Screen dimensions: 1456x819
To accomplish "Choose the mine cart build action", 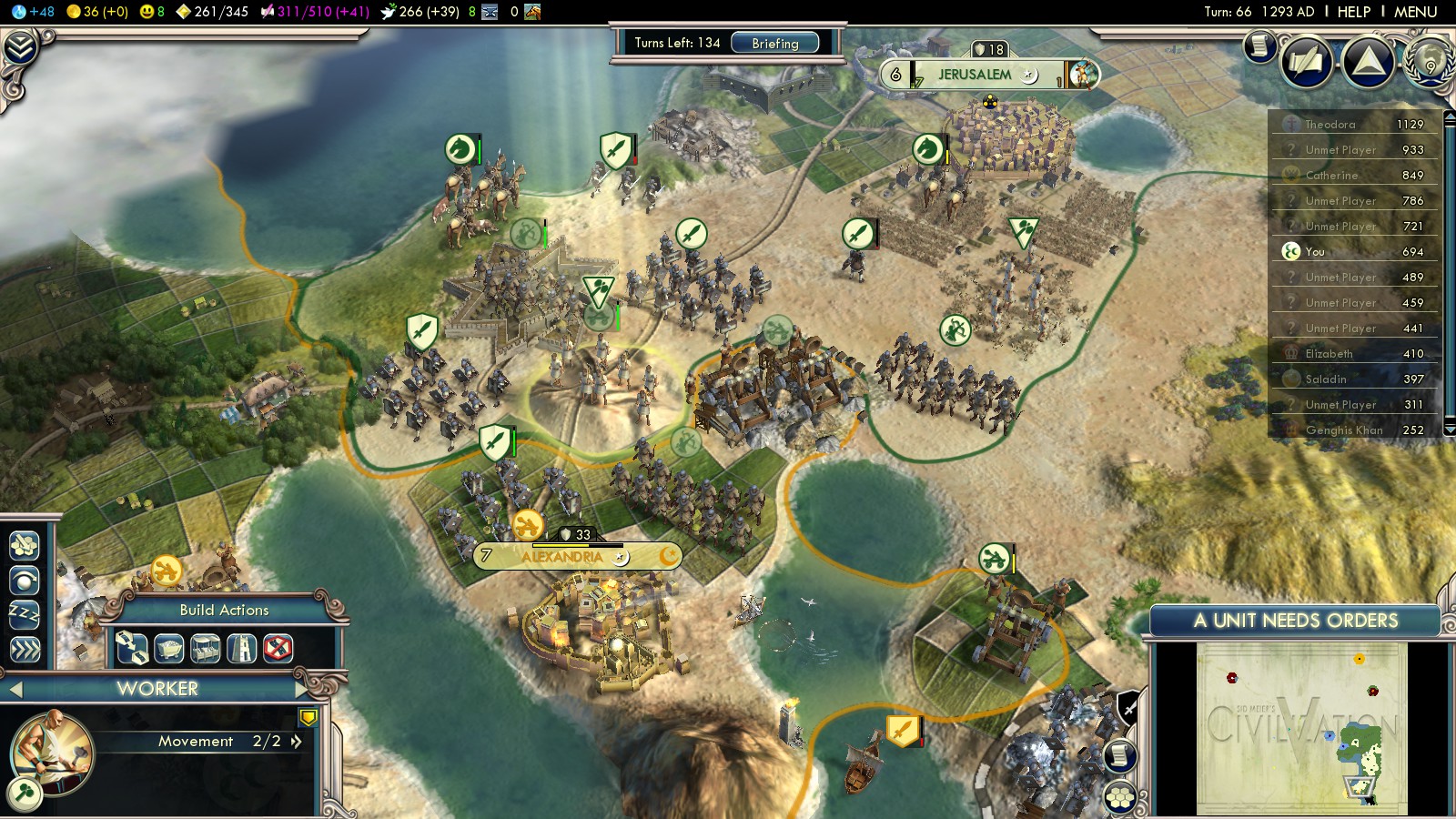I will coord(169,648).
